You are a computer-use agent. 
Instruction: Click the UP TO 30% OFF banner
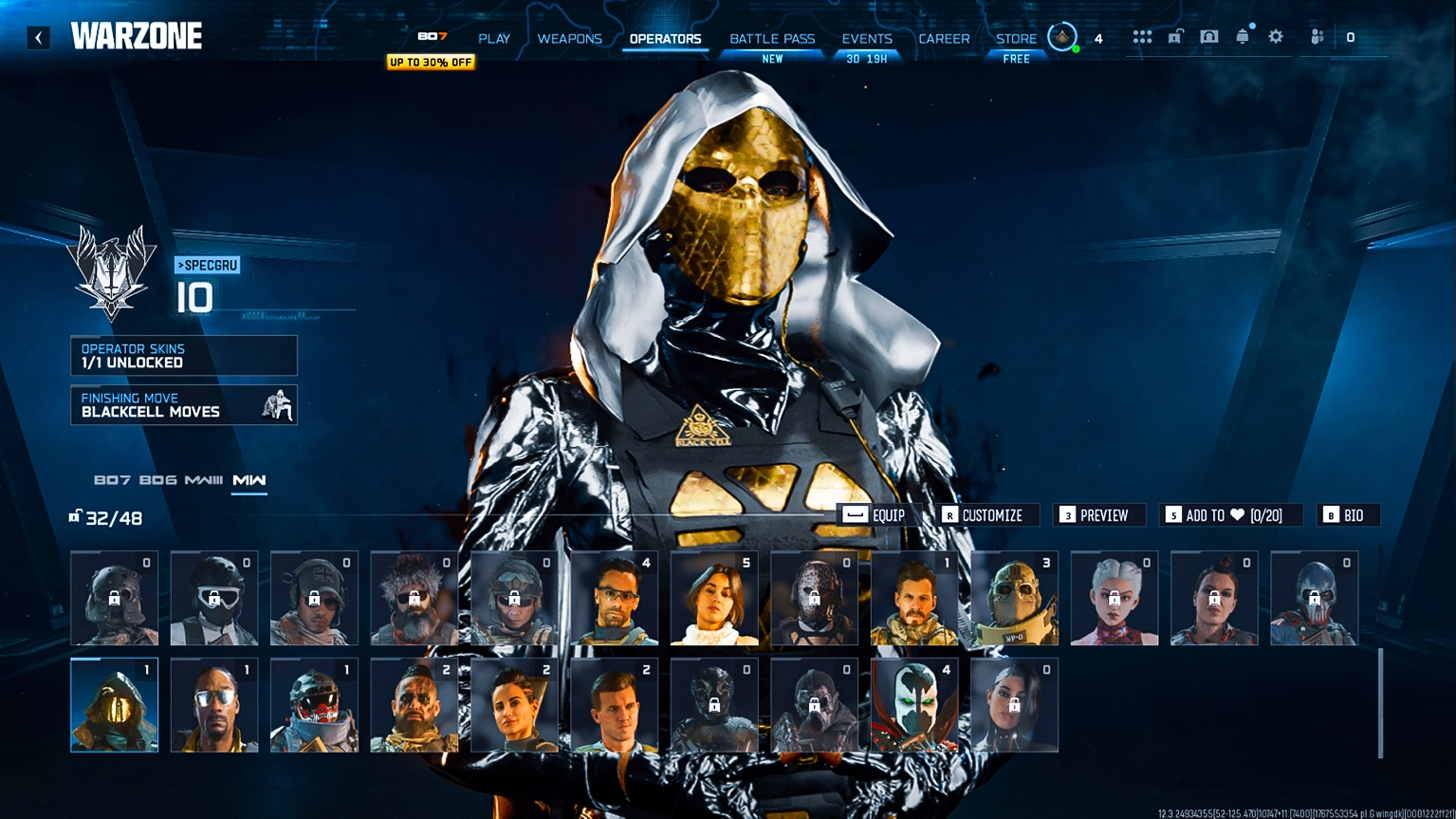tap(431, 62)
